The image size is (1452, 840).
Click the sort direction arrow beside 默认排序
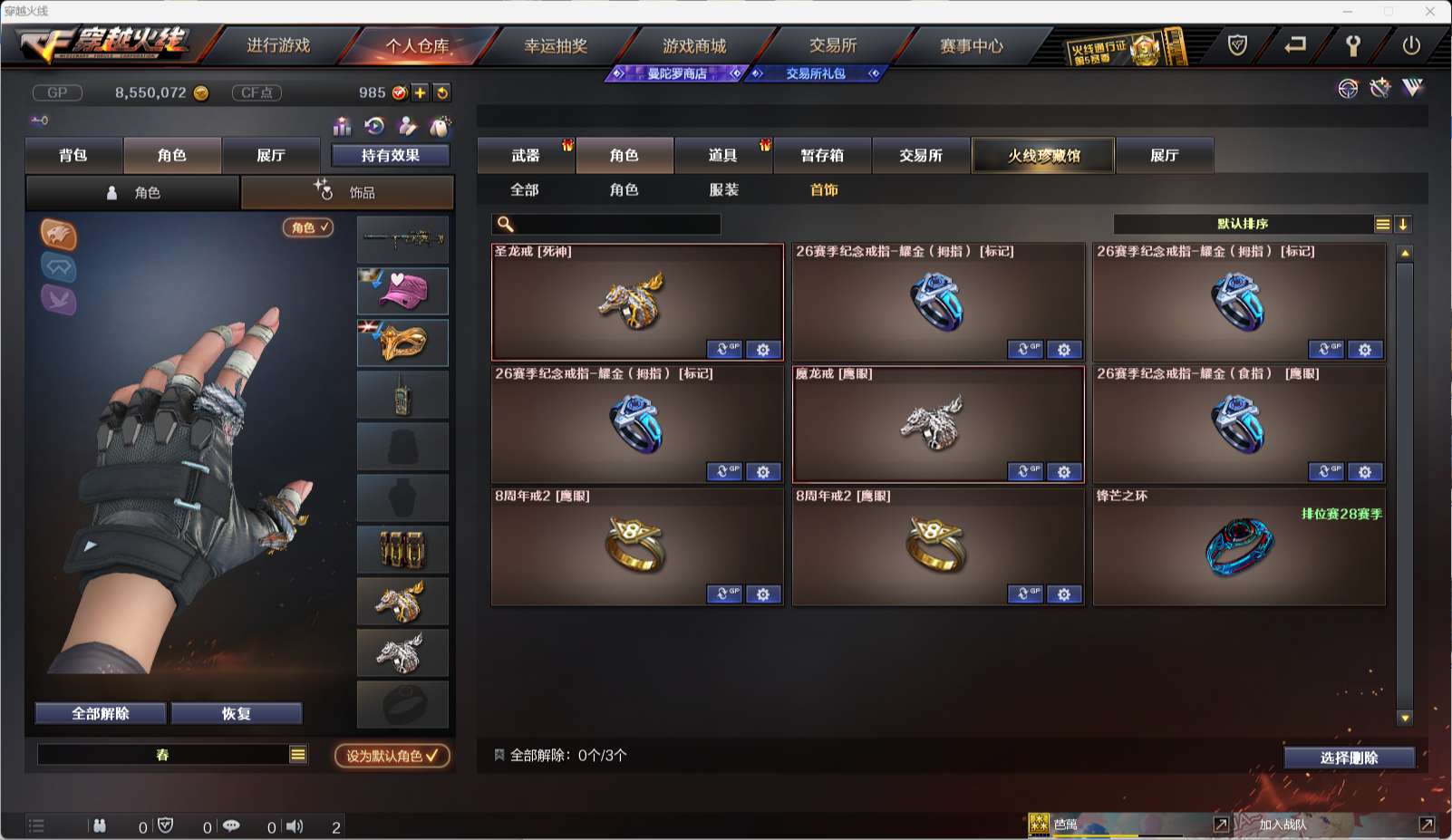[x=1403, y=223]
